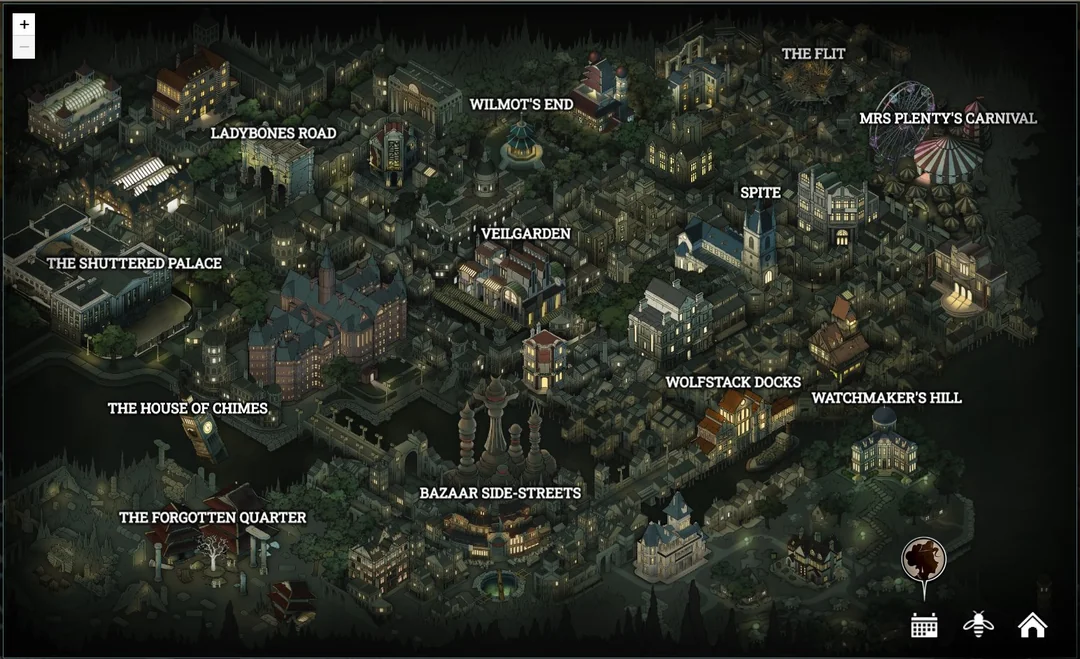Image resolution: width=1080 pixels, height=659 pixels.
Task: Select The House of Chimes
Action: click(x=187, y=408)
